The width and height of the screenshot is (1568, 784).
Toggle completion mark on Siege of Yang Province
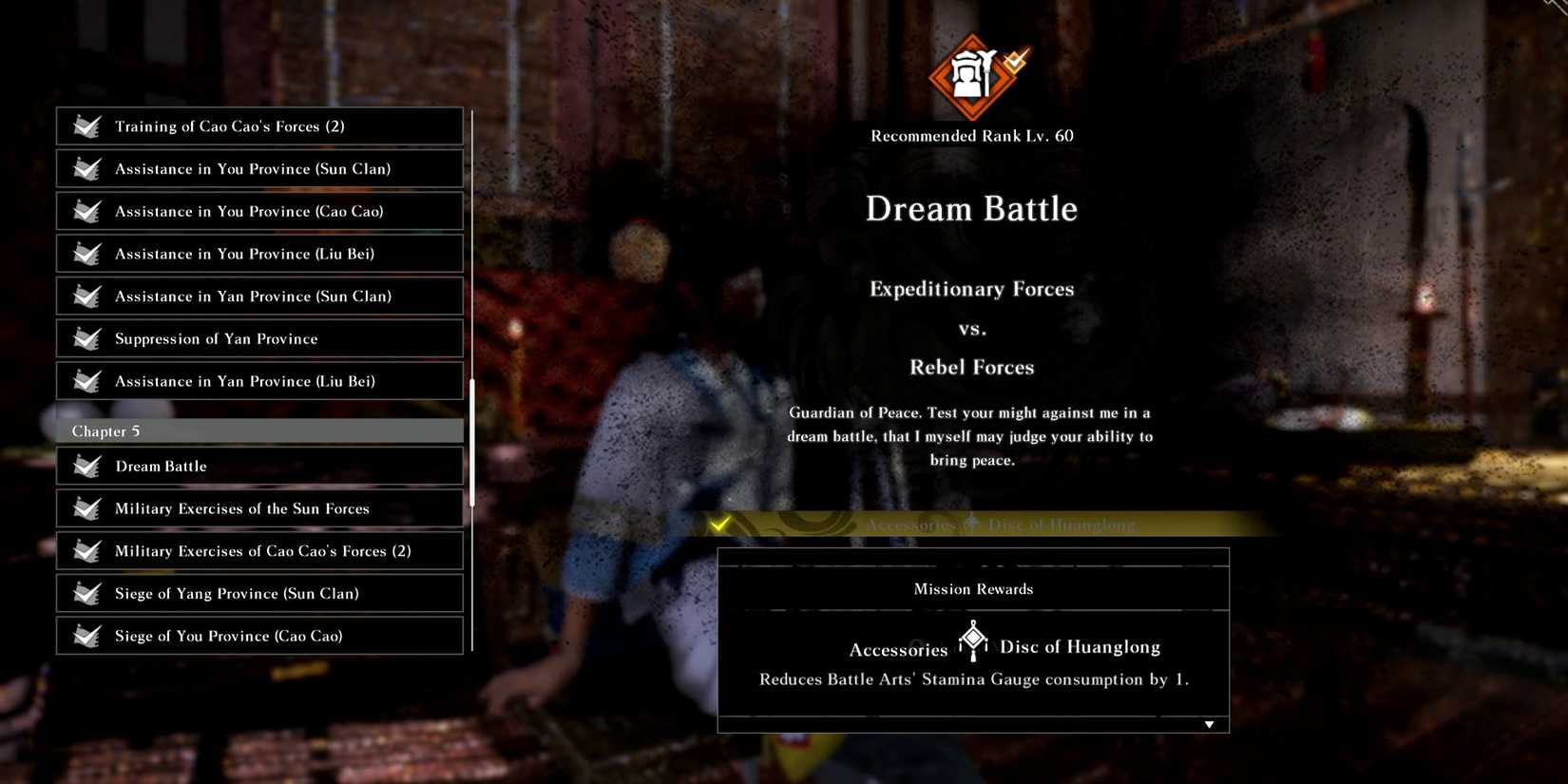pyautogui.click(x=86, y=593)
